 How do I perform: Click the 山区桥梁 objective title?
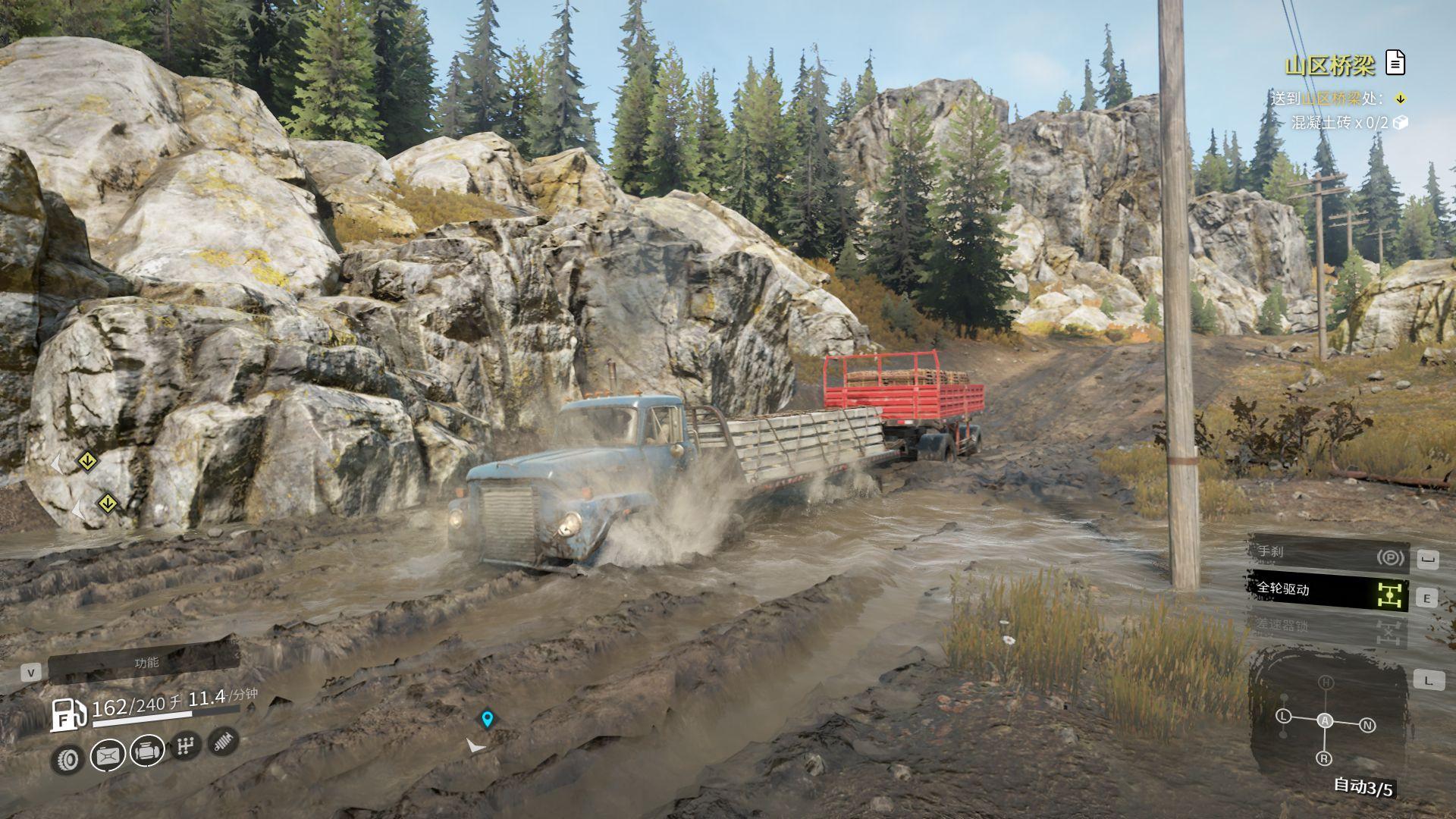coord(1329,66)
